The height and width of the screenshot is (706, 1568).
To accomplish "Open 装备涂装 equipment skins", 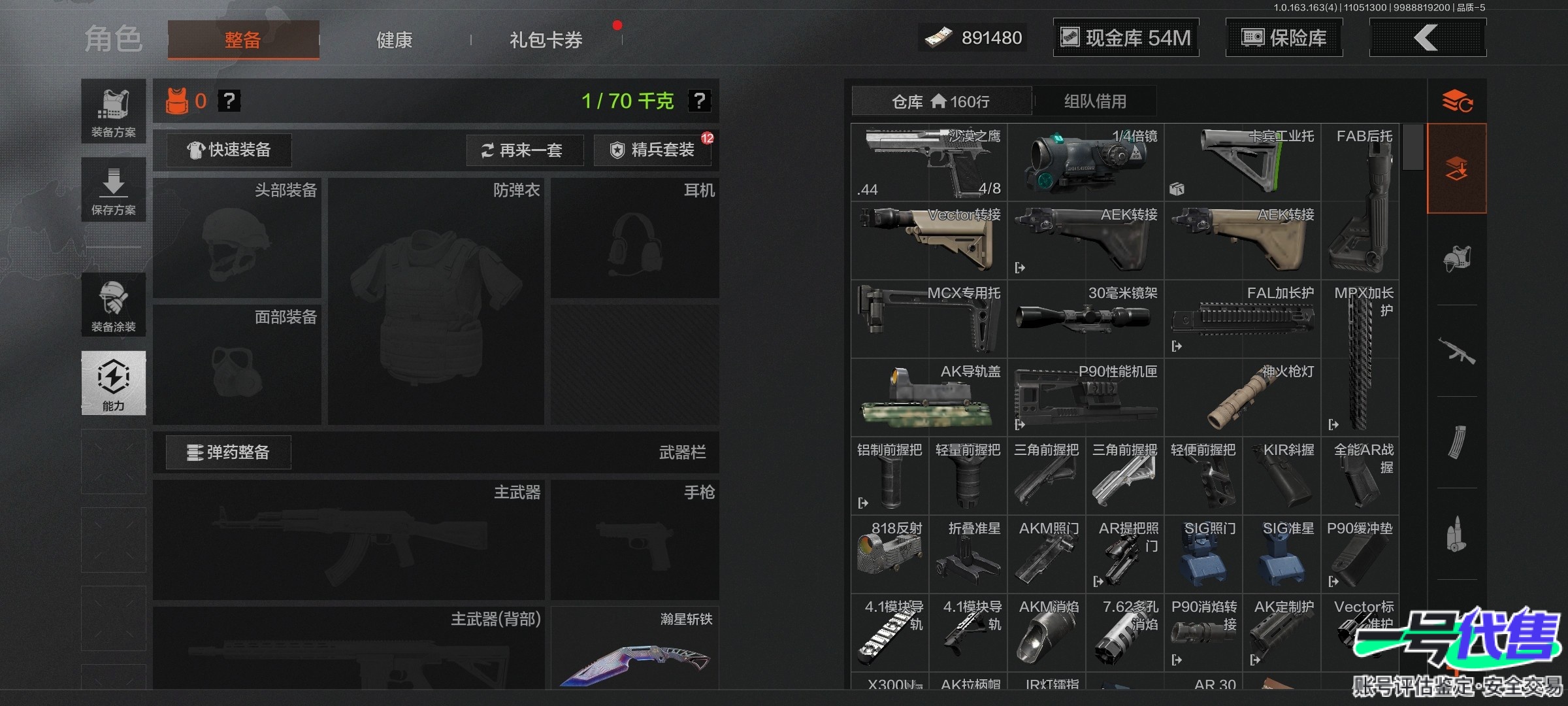I will pos(114,305).
